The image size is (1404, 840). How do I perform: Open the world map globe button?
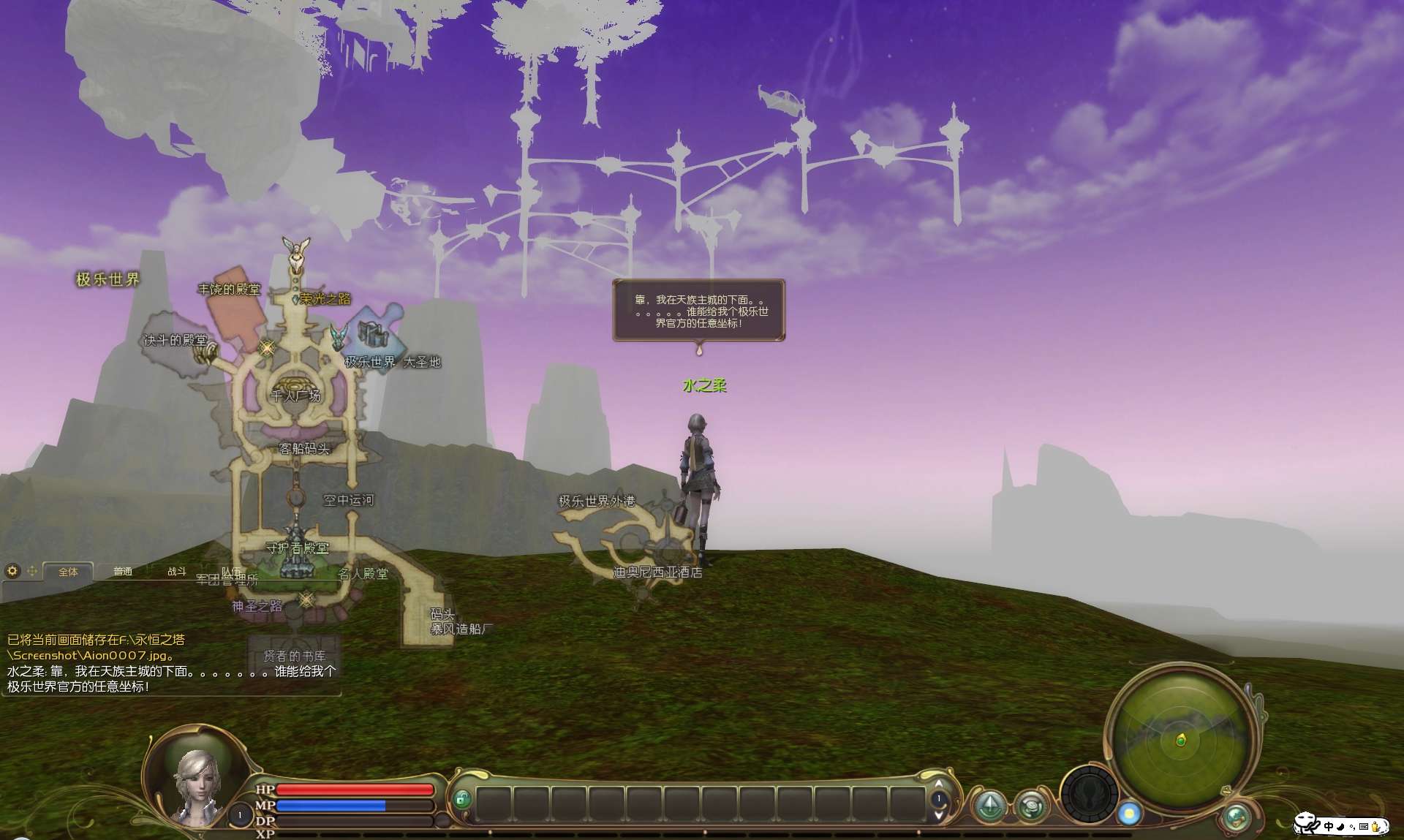pos(1237,817)
